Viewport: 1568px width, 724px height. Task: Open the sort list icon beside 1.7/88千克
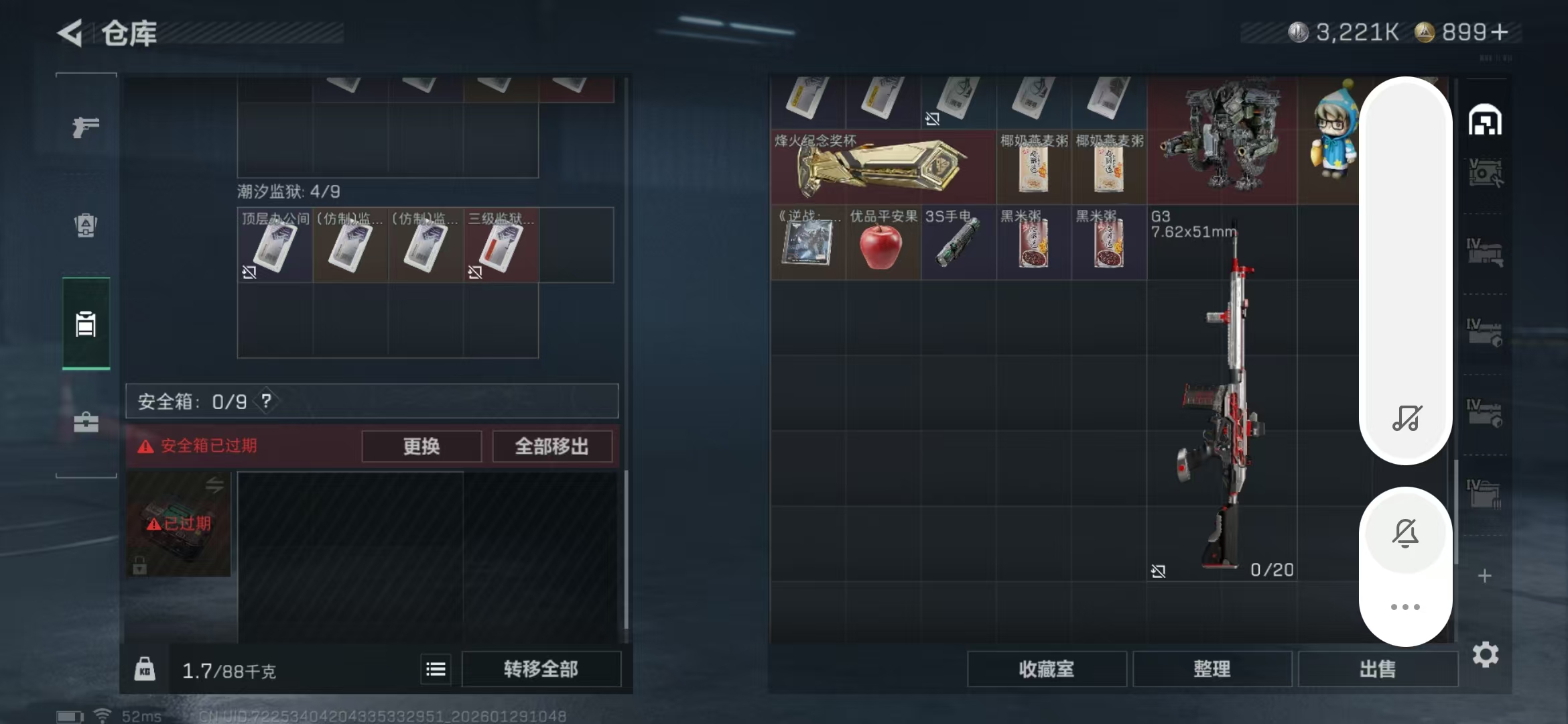[436, 668]
